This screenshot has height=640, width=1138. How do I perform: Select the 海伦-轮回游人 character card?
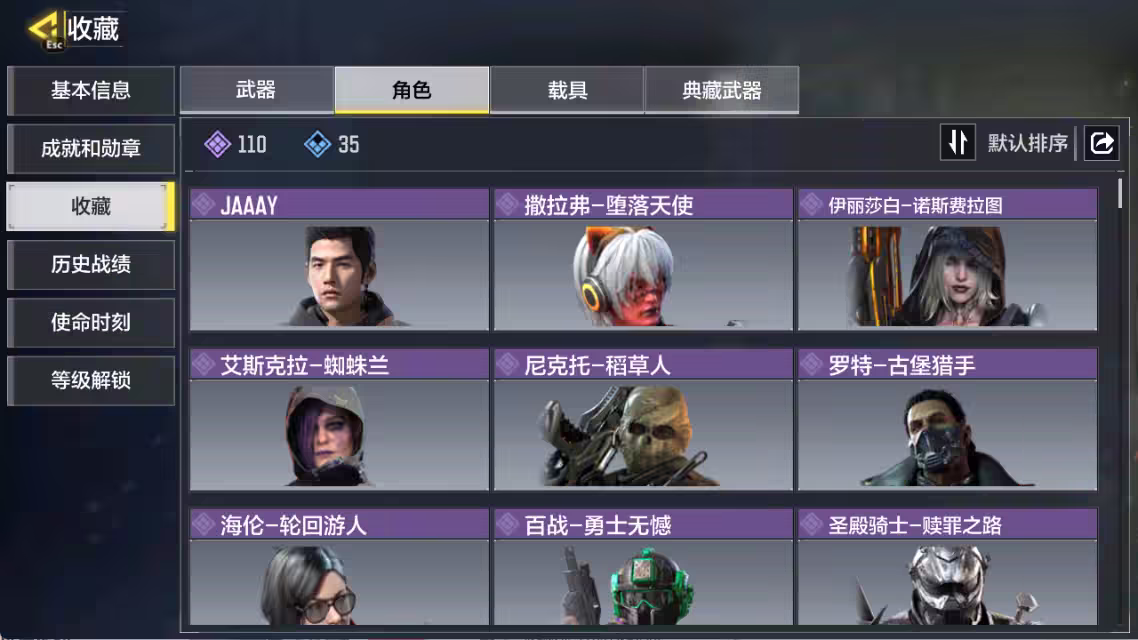click(339, 570)
